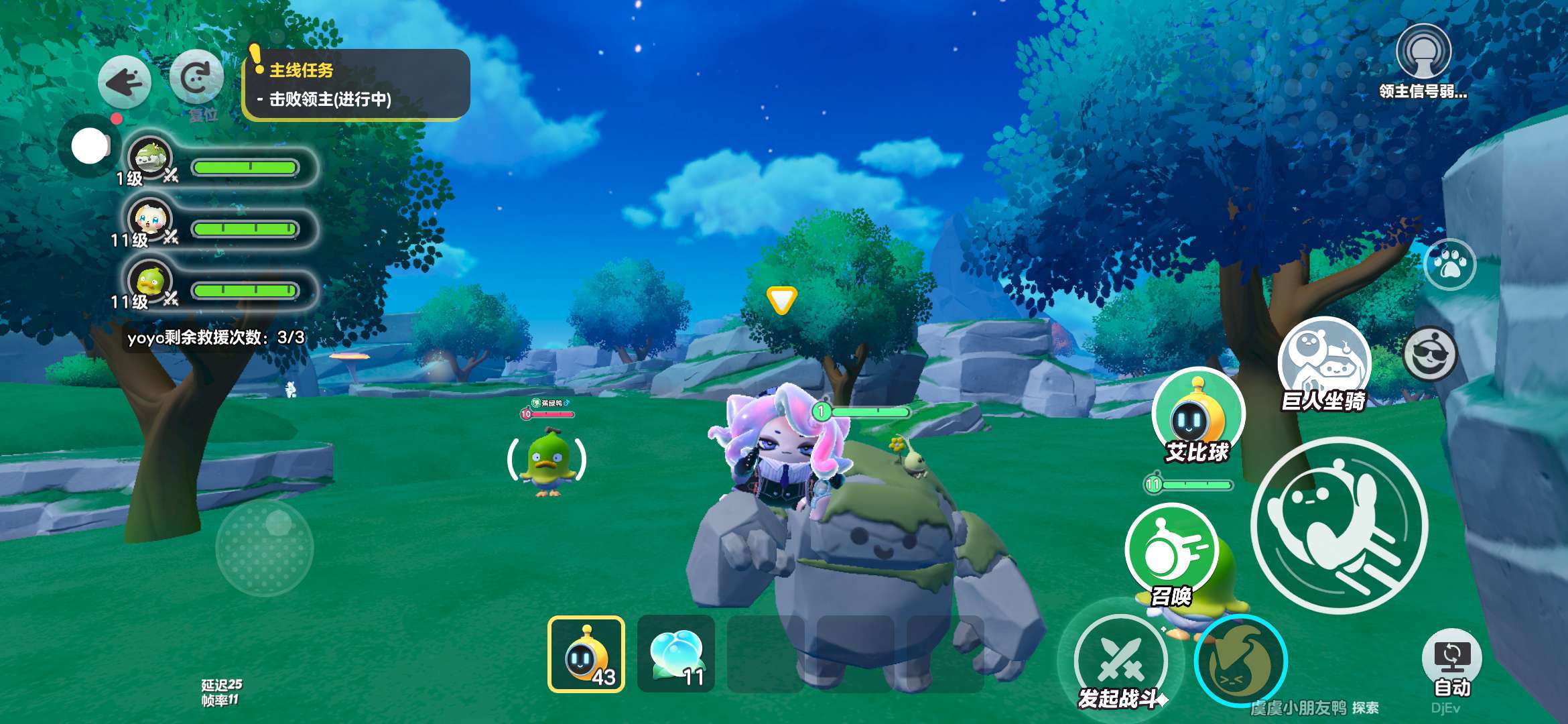Throw the 艾比球 capture ball
1568x724 pixels.
tap(1197, 413)
